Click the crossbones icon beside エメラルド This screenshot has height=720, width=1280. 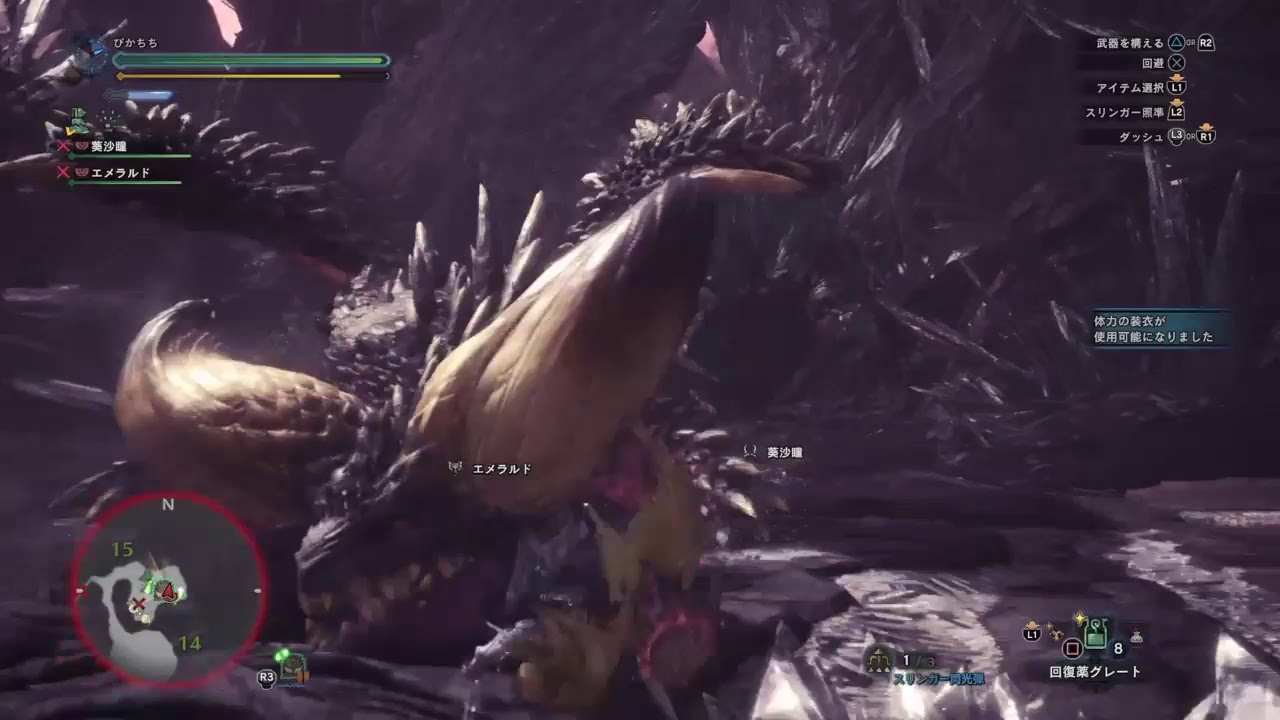point(62,172)
